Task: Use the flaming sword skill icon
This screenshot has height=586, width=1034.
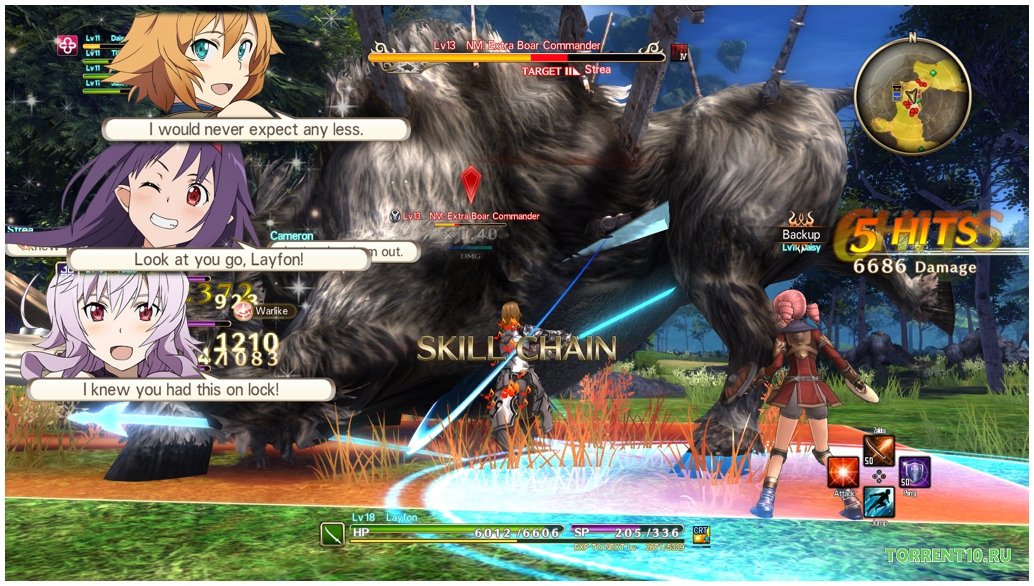Action: pos(879,450)
